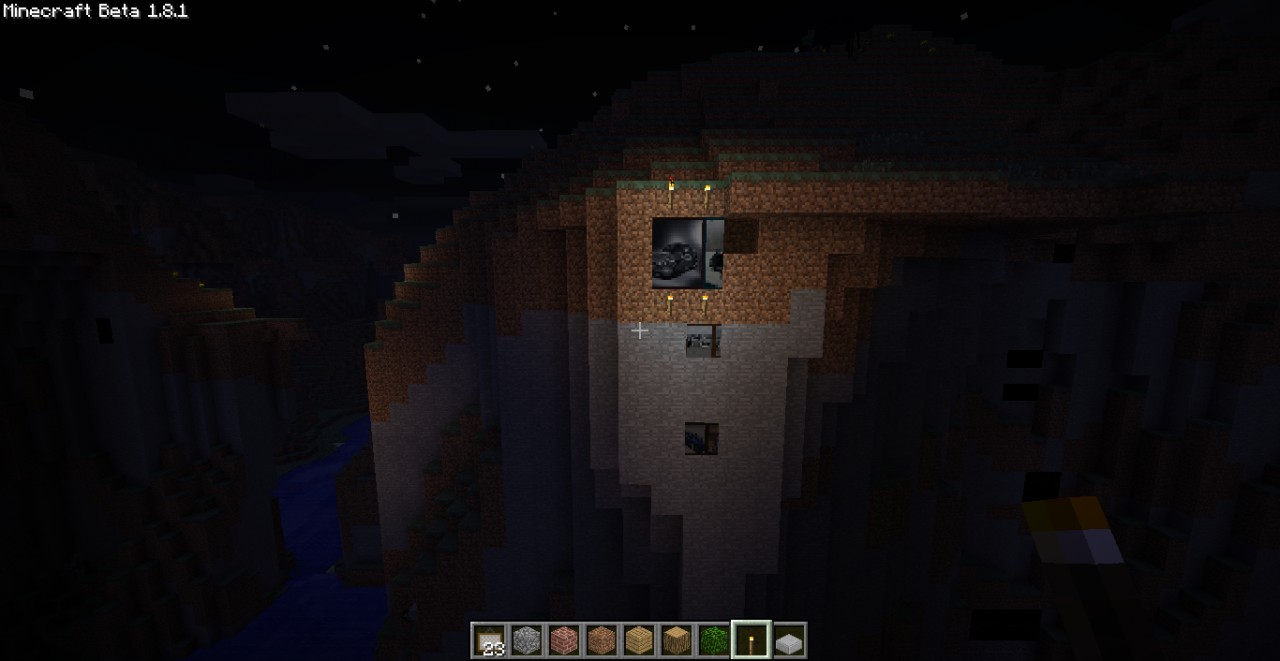
Task: Choose the red brick block slot
Action: (564, 640)
